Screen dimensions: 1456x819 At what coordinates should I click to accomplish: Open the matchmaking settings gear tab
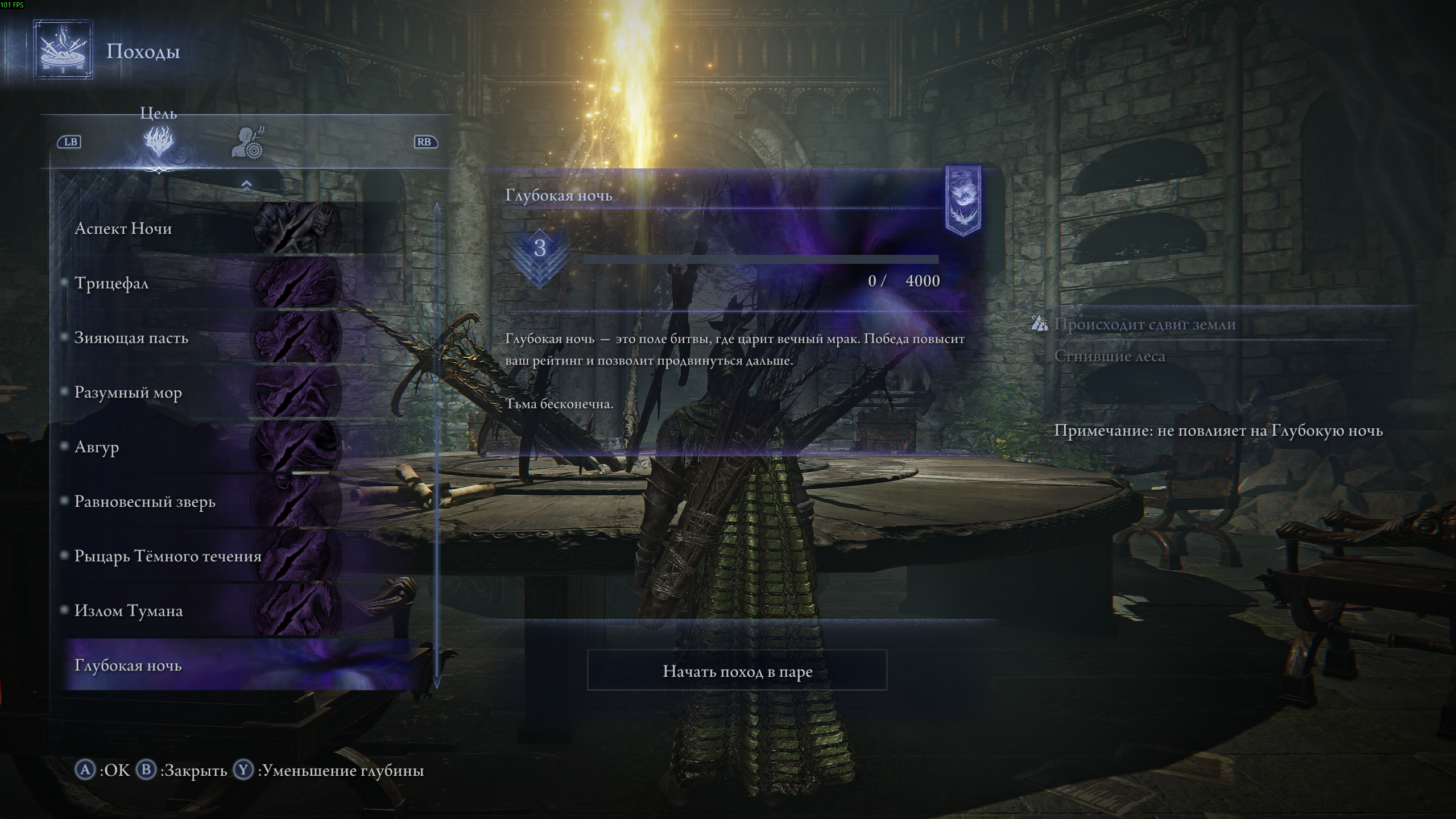pos(249,143)
